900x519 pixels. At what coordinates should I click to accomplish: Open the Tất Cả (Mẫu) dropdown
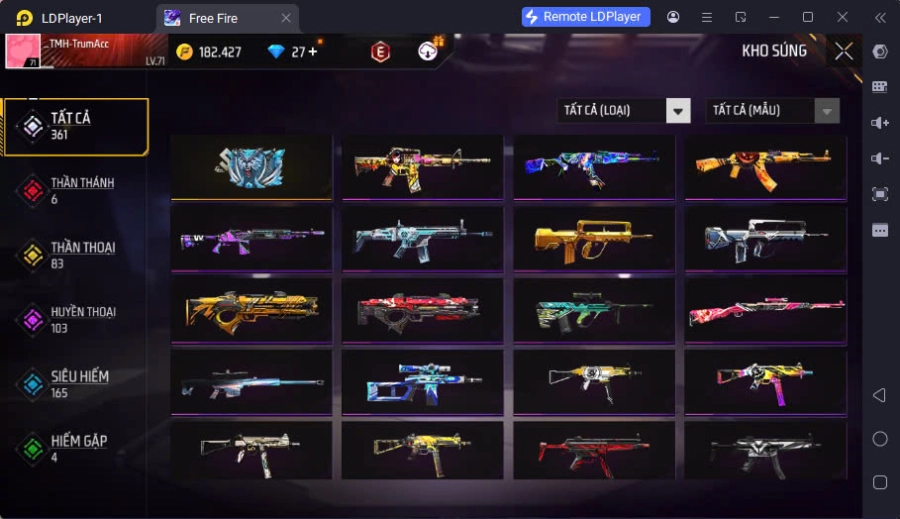click(x=772, y=110)
